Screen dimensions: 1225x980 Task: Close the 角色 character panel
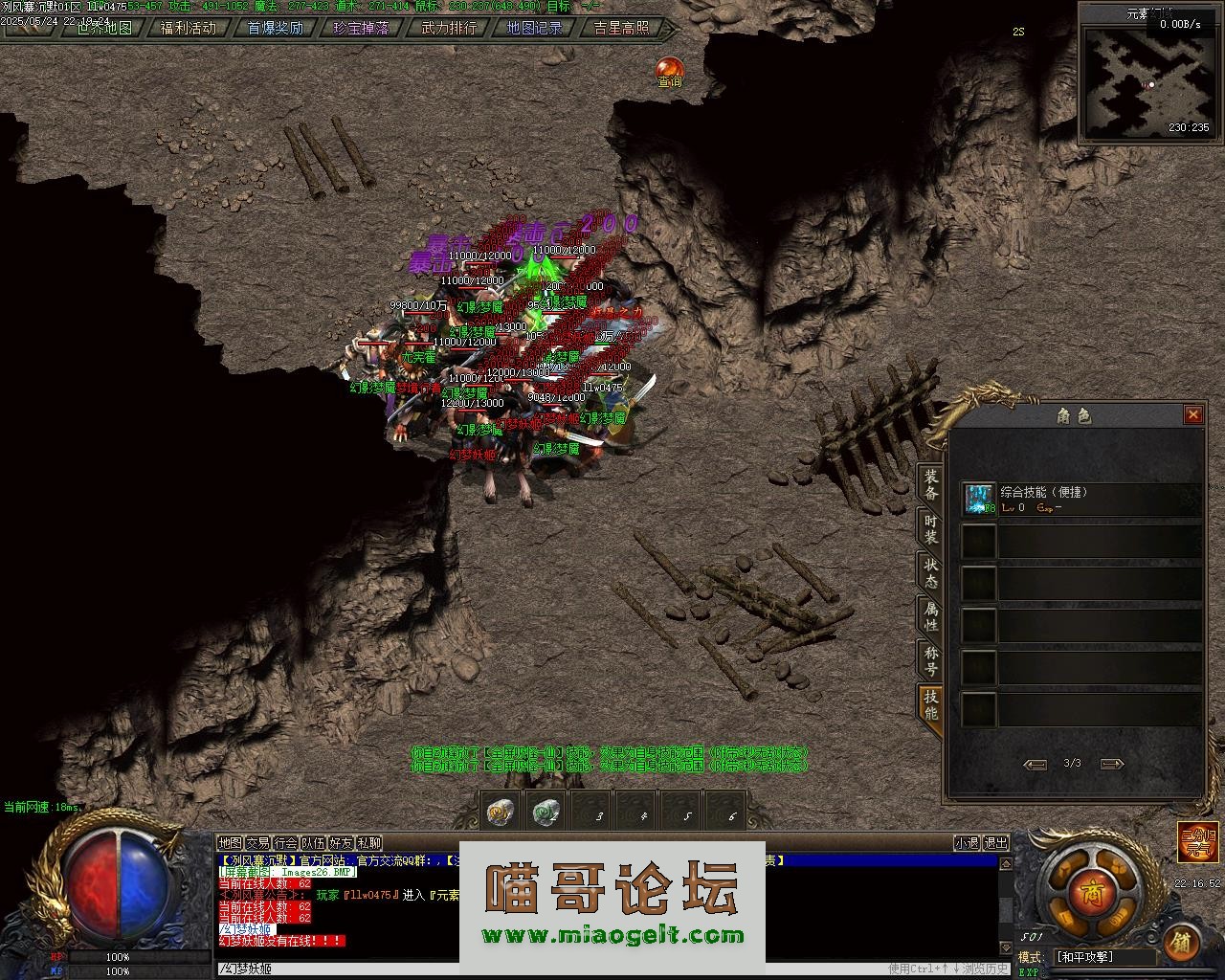coord(1192,414)
